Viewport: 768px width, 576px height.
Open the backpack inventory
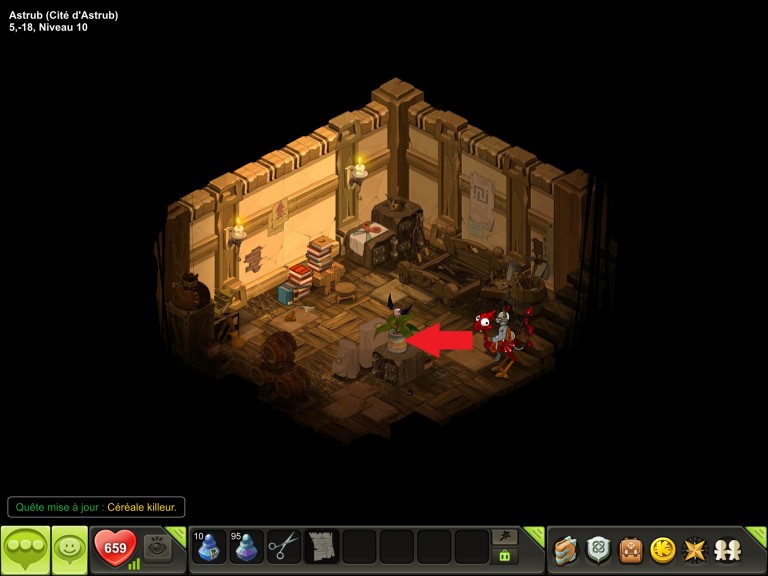coord(630,549)
